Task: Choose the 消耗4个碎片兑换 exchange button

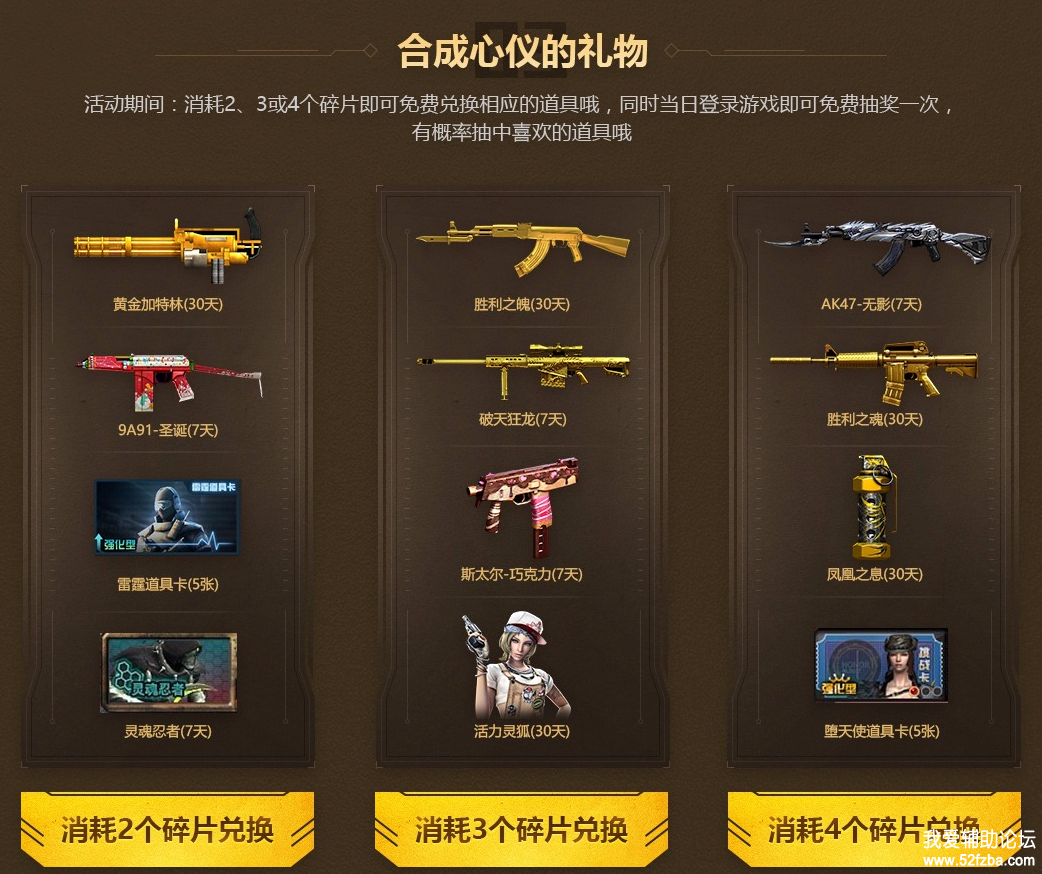Action: pos(873,829)
